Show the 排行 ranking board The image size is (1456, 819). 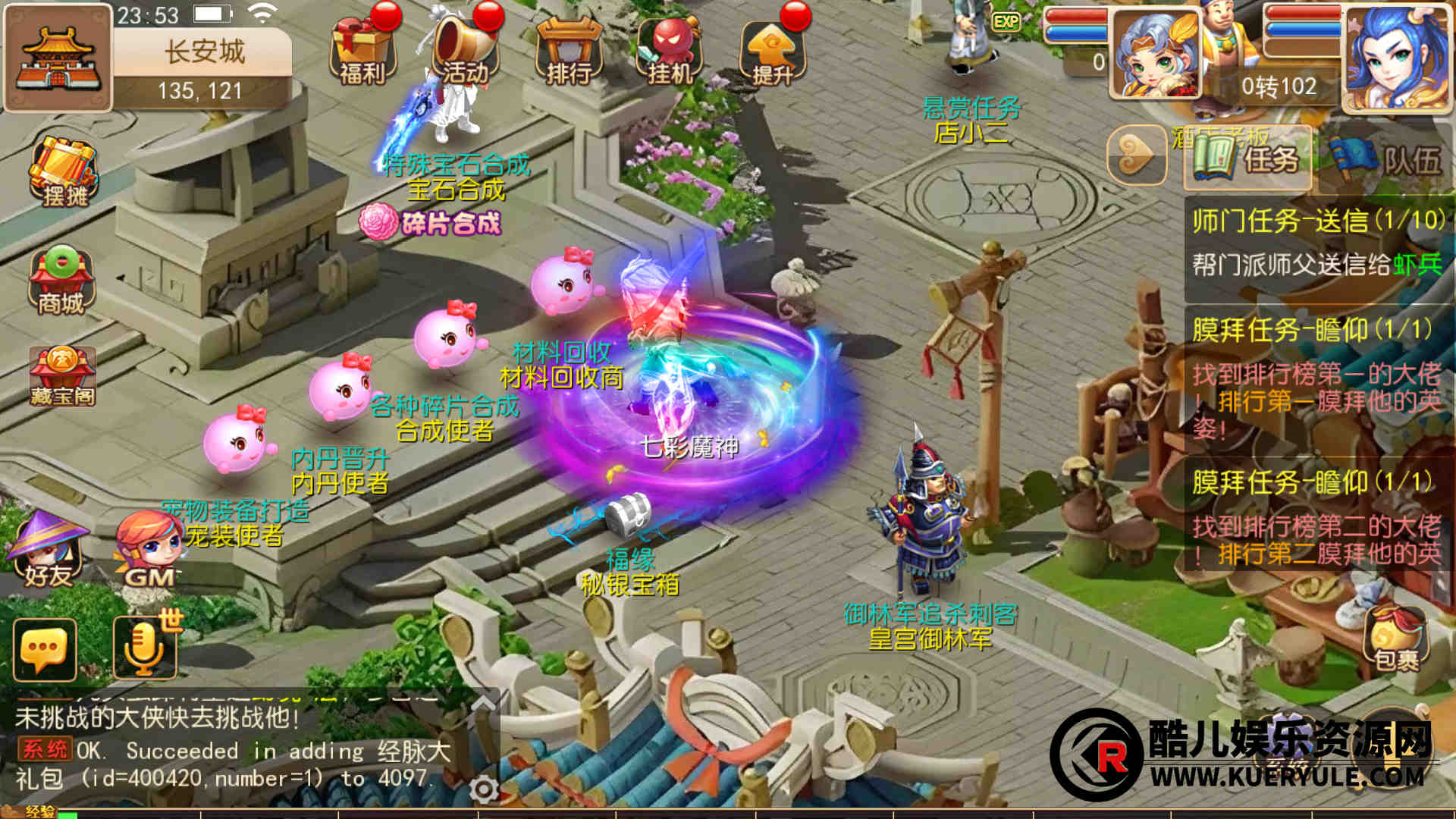(x=569, y=50)
